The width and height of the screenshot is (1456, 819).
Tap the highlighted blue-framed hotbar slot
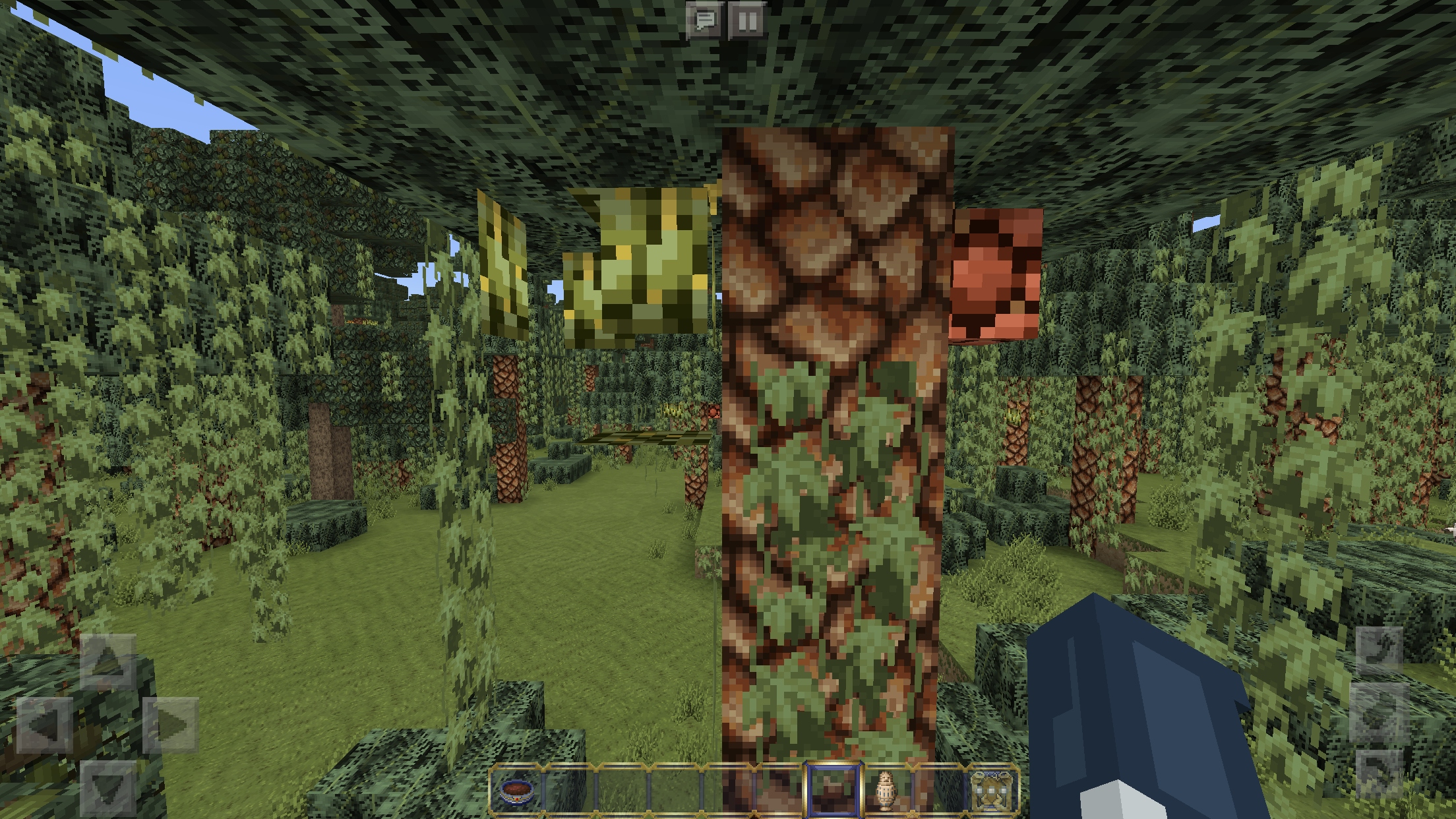tap(832, 789)
